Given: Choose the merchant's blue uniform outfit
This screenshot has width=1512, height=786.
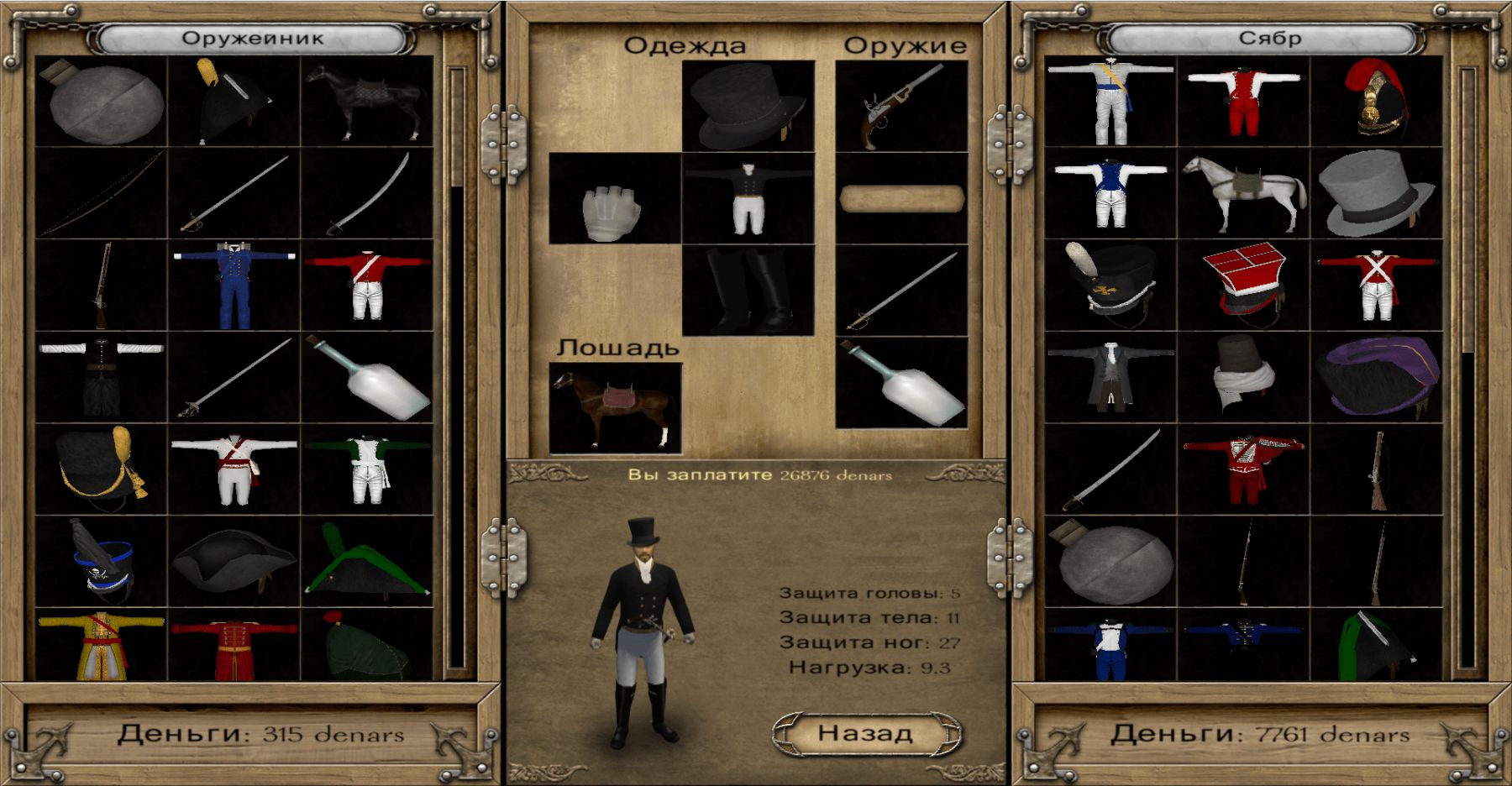Looking at the screenshot, I should [x=234, y=286].
